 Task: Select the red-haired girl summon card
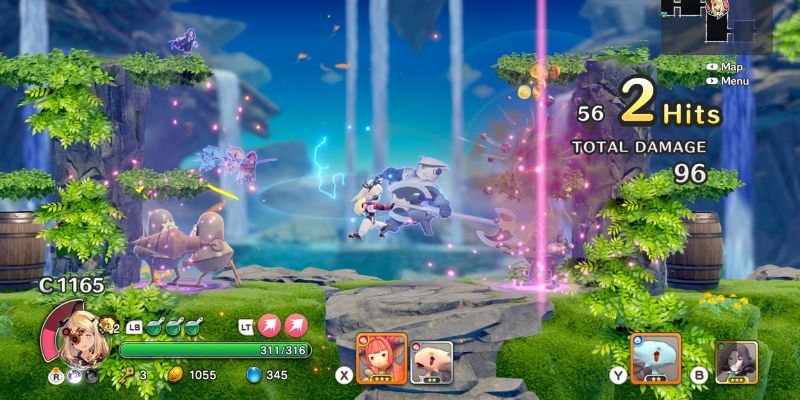[381, 358]
